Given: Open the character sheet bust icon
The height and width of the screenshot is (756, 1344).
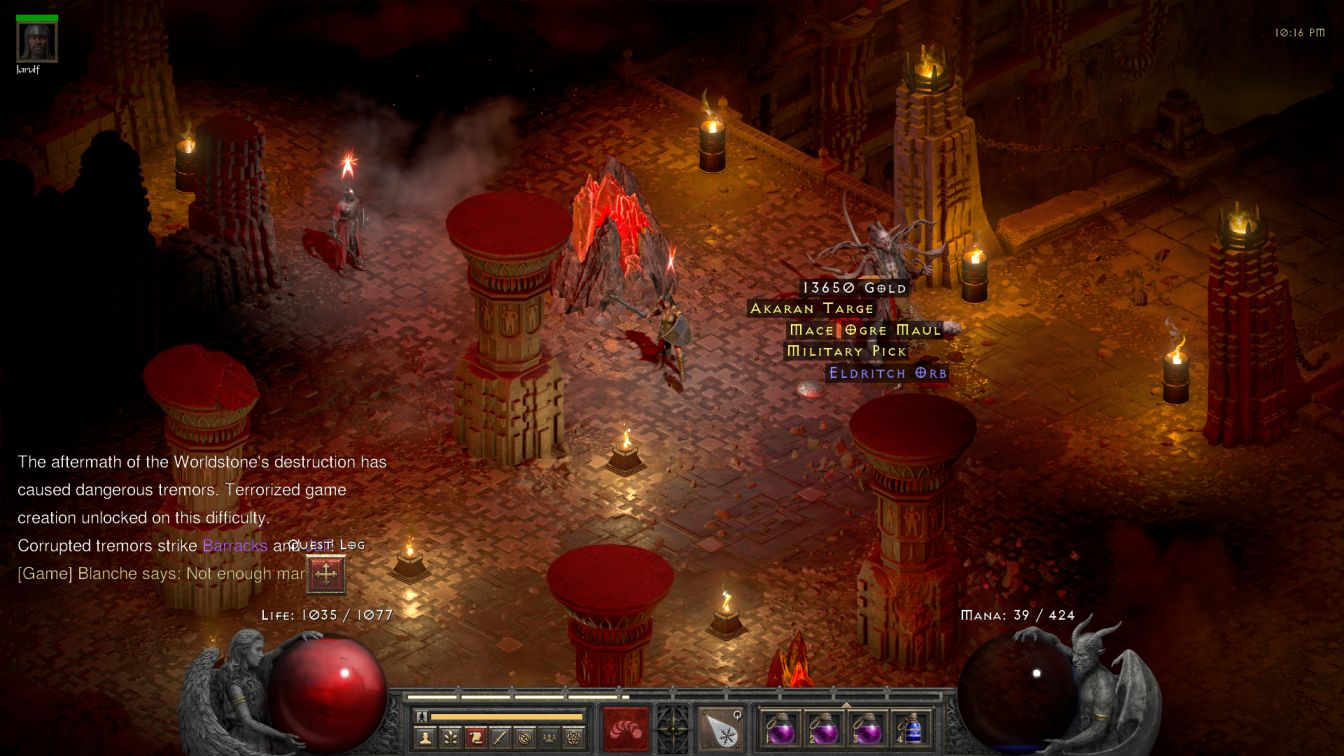Looking at the screenshot, I should pos(426,738).
